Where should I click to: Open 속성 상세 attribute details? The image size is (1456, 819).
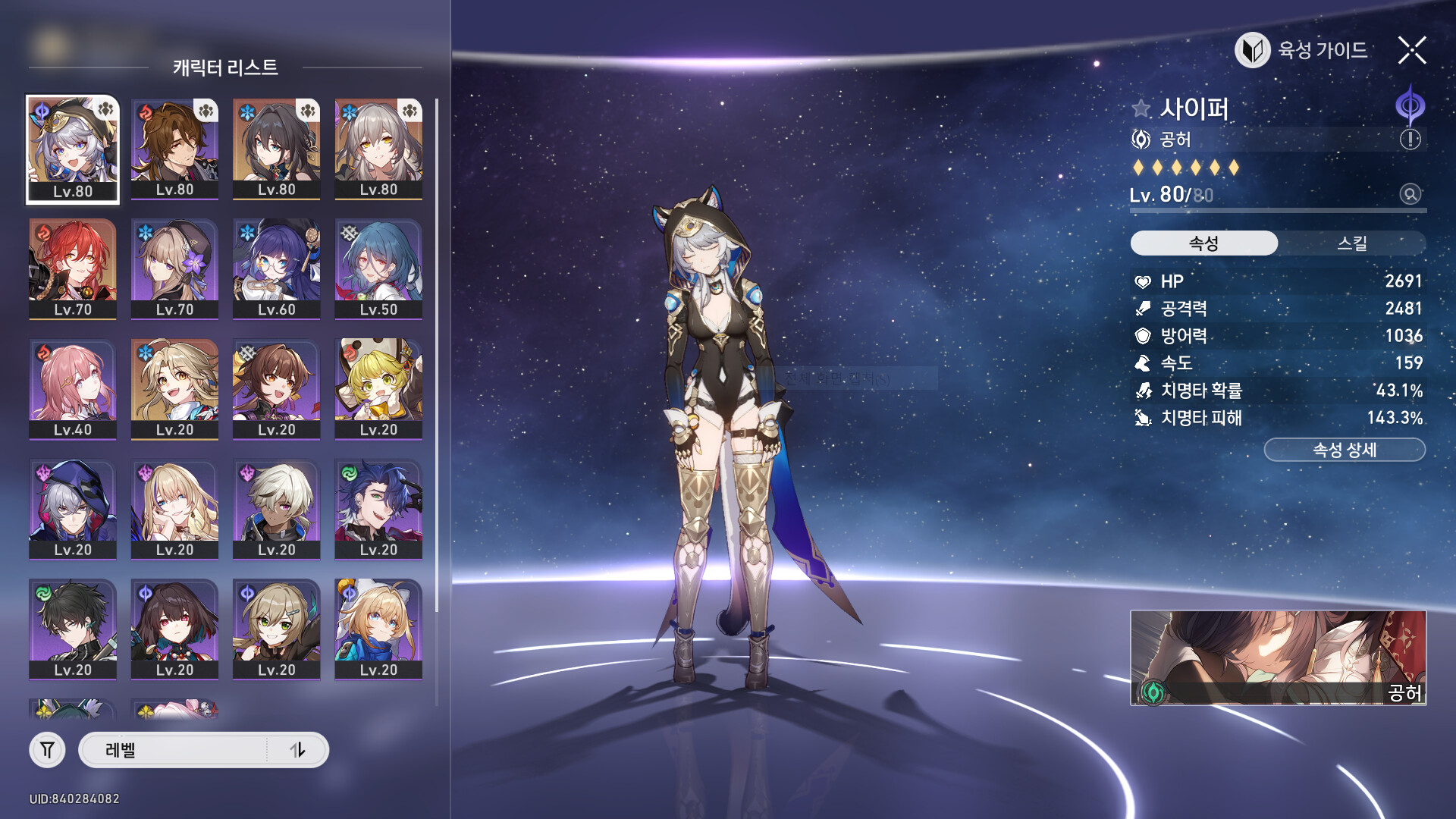[x=1344, y=450]
